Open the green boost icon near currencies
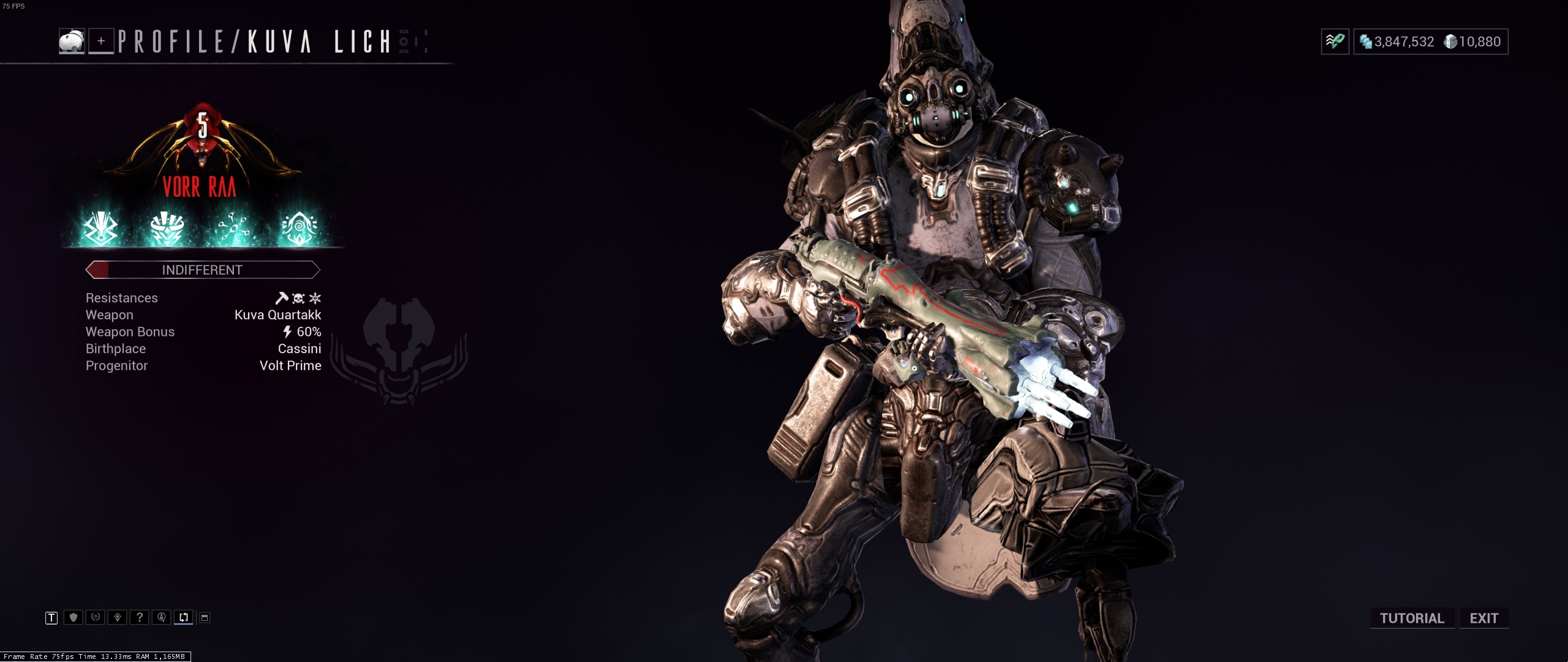The width and height of the screenshot is (1568, 662). click(1335, 40)
